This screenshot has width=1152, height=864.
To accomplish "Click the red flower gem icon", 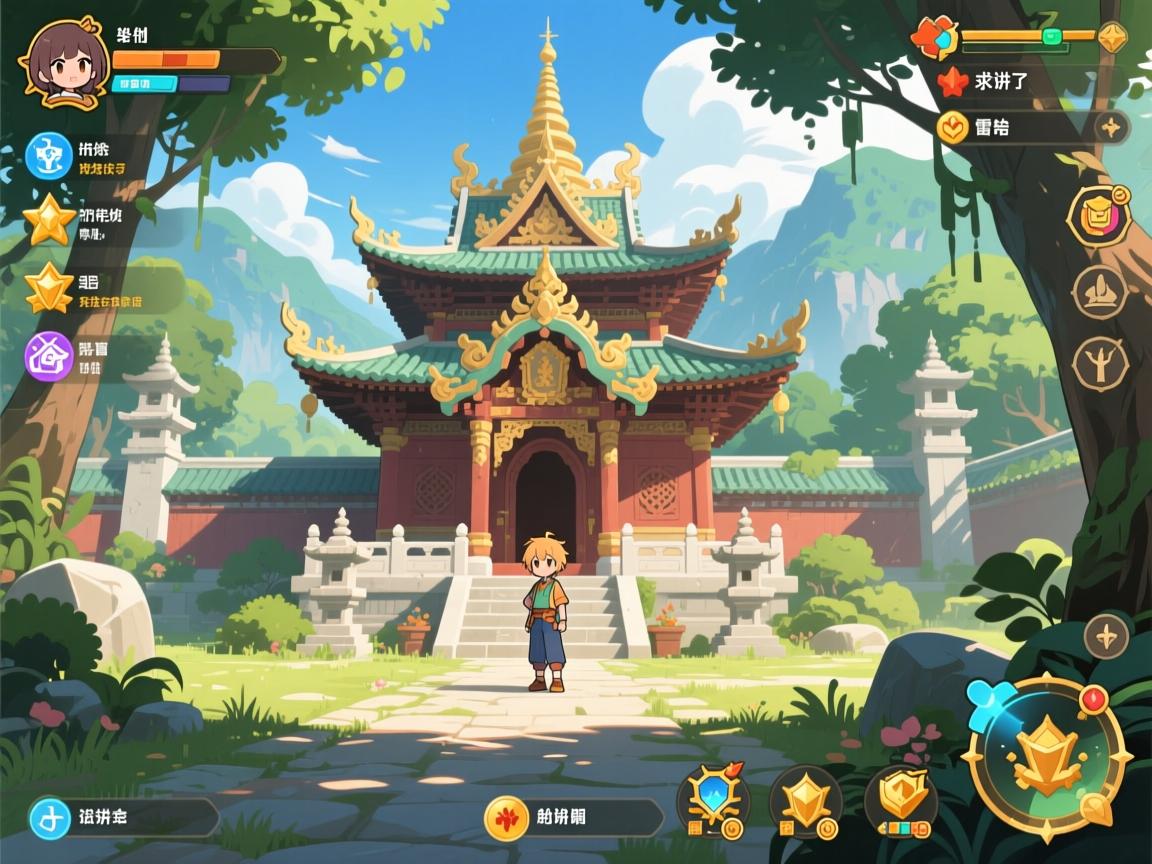I will [x=934, y=39].
